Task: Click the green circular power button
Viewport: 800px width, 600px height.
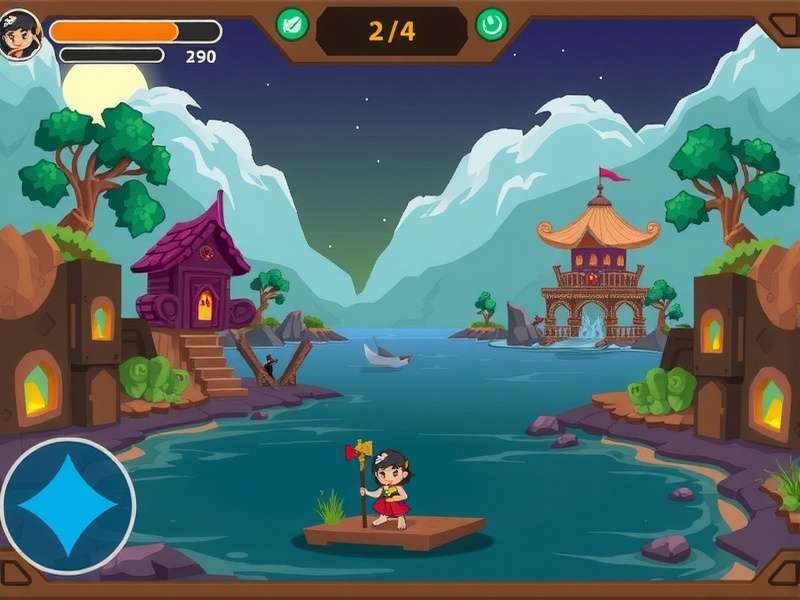Action: [x=491, y=24]
